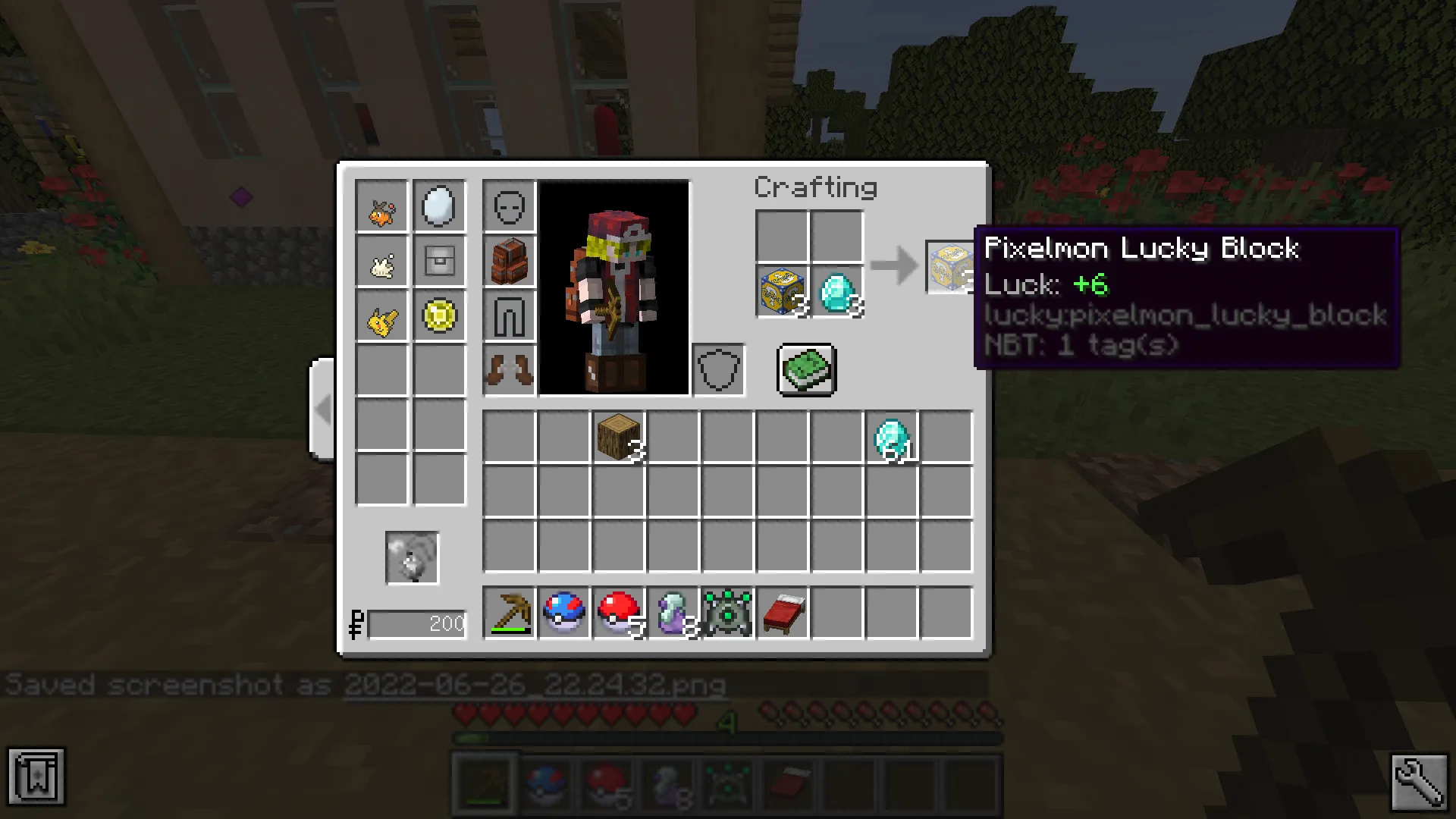Toggle the green recipe book

tap(805, 370)
